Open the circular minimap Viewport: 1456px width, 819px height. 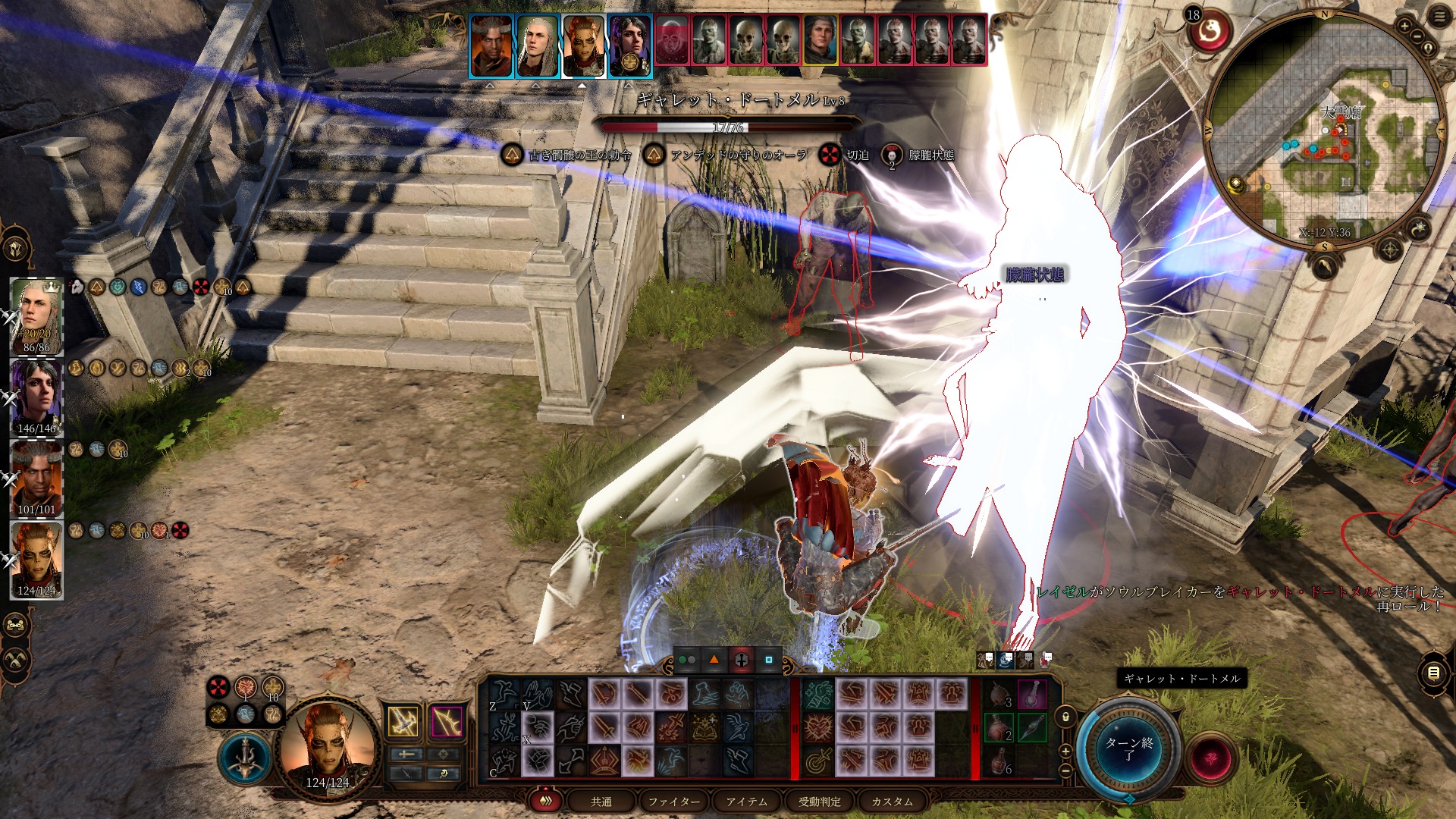coord(1323,129)
